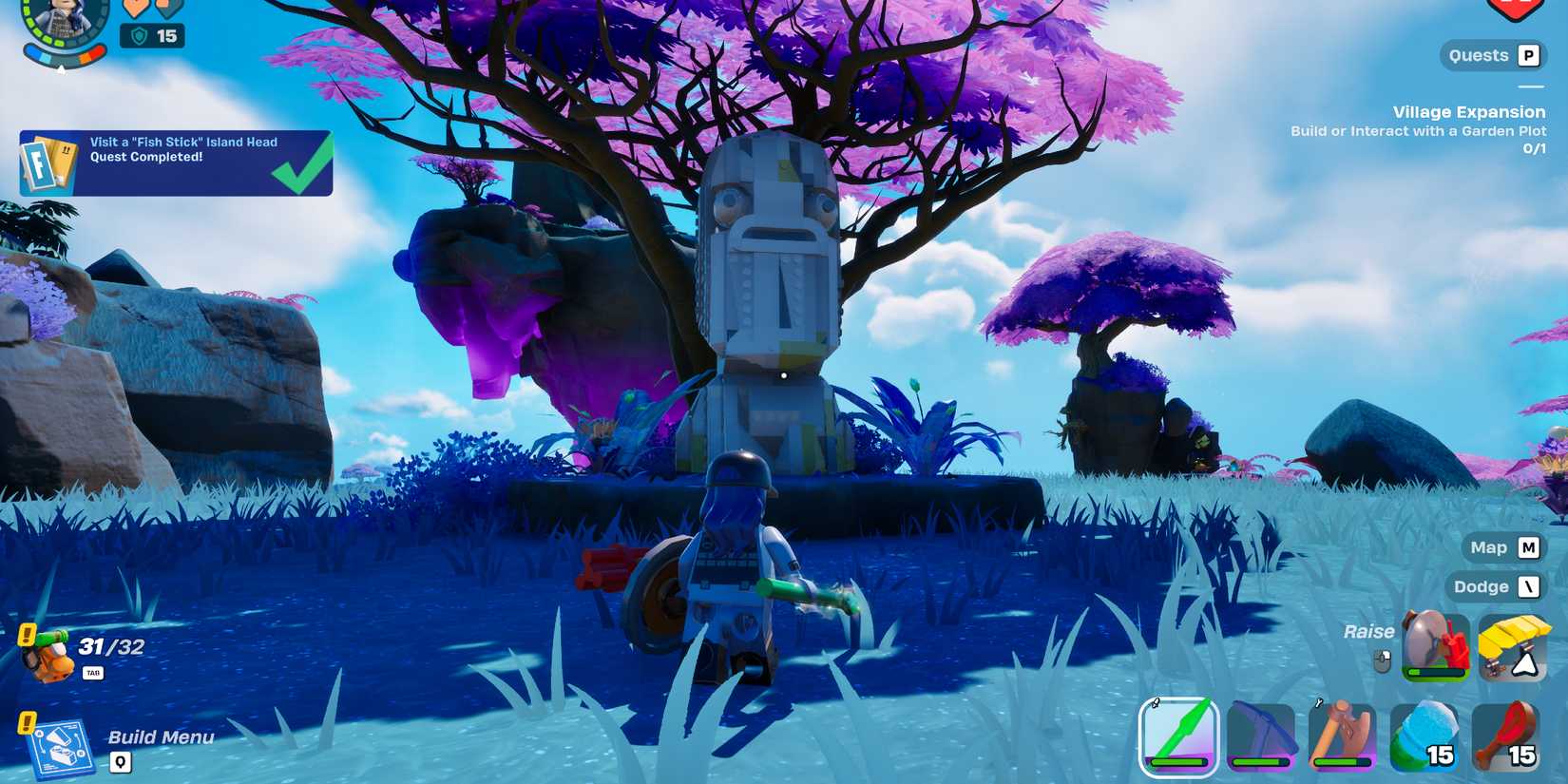Select the Slurp Juice stack of 15

pyautogui.click(x=1425, y=736)
